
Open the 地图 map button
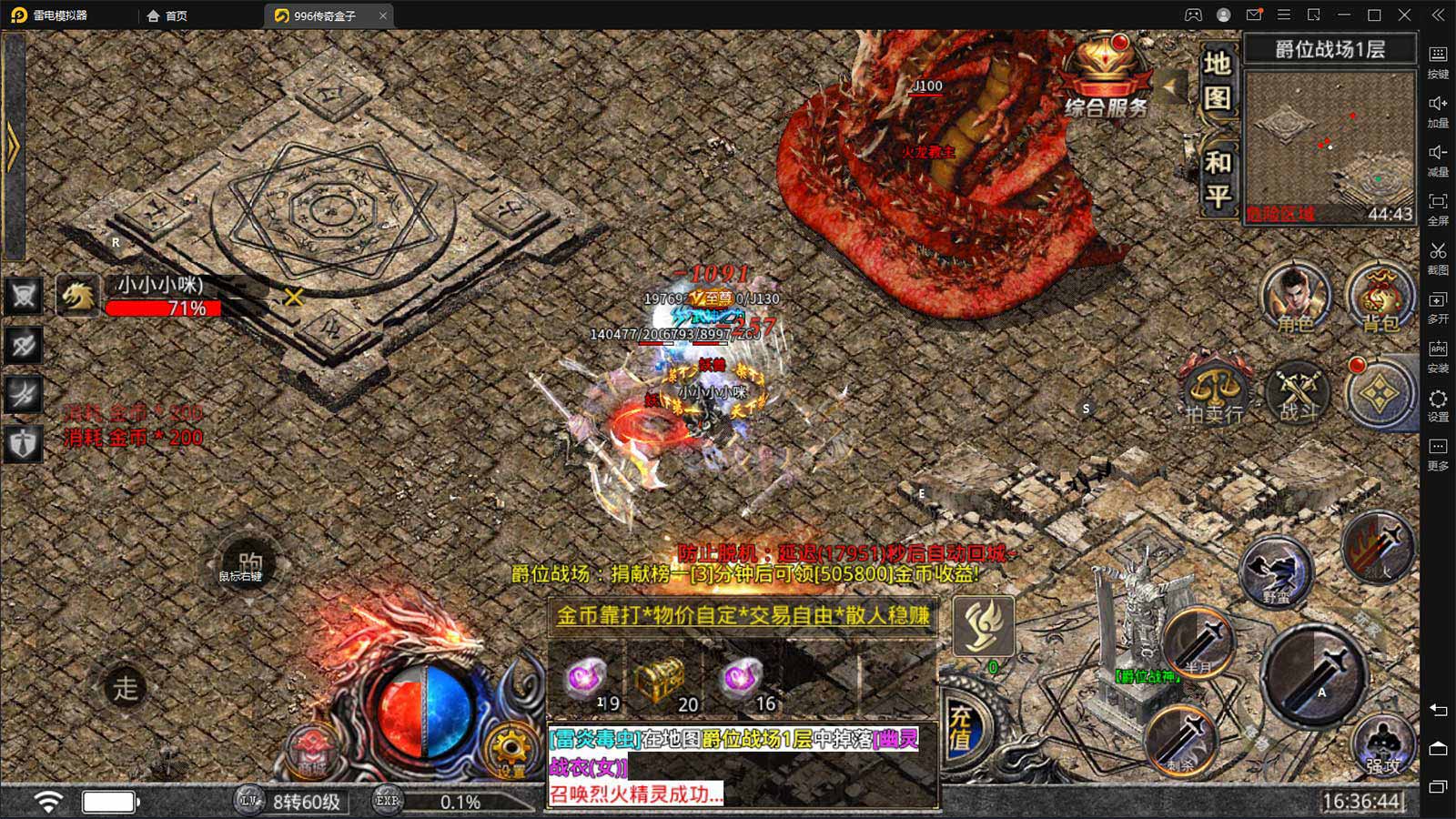pyautogui.click(x=1218, y=80)
